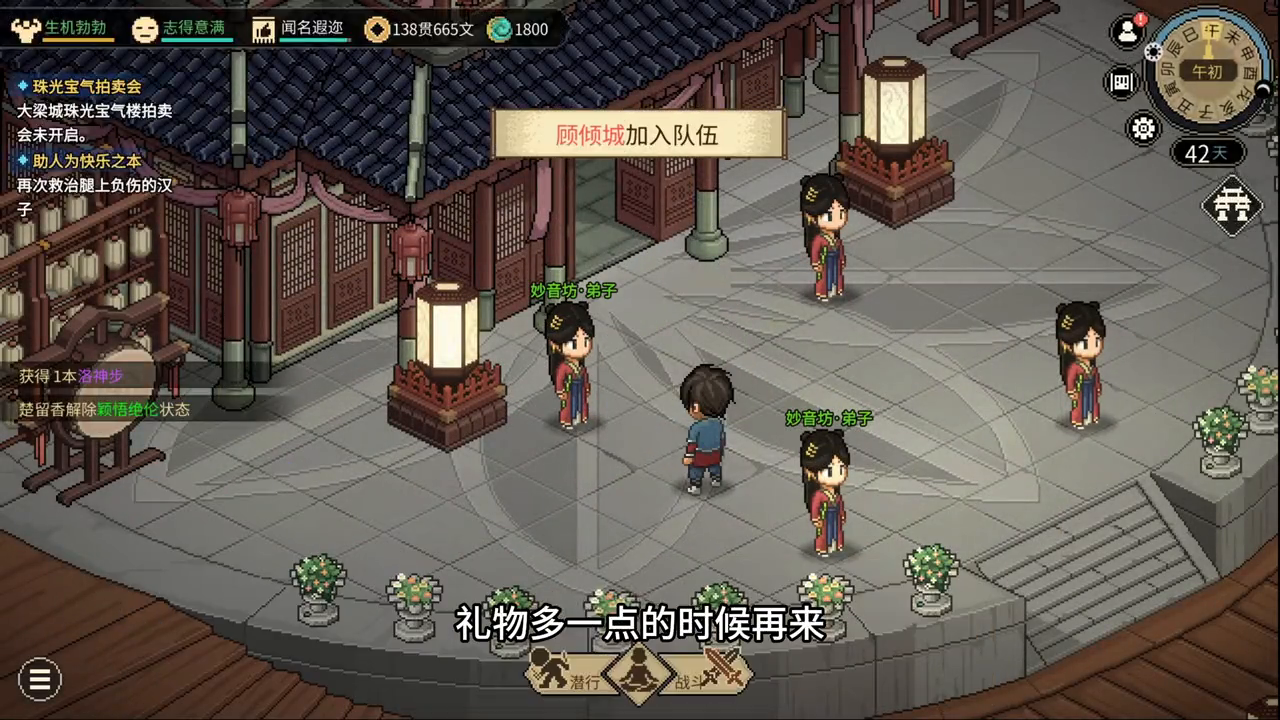Viewport: 1280px width, 720px height.
Task: Check the 生机勃勃 vitality status
Action: 62,29
